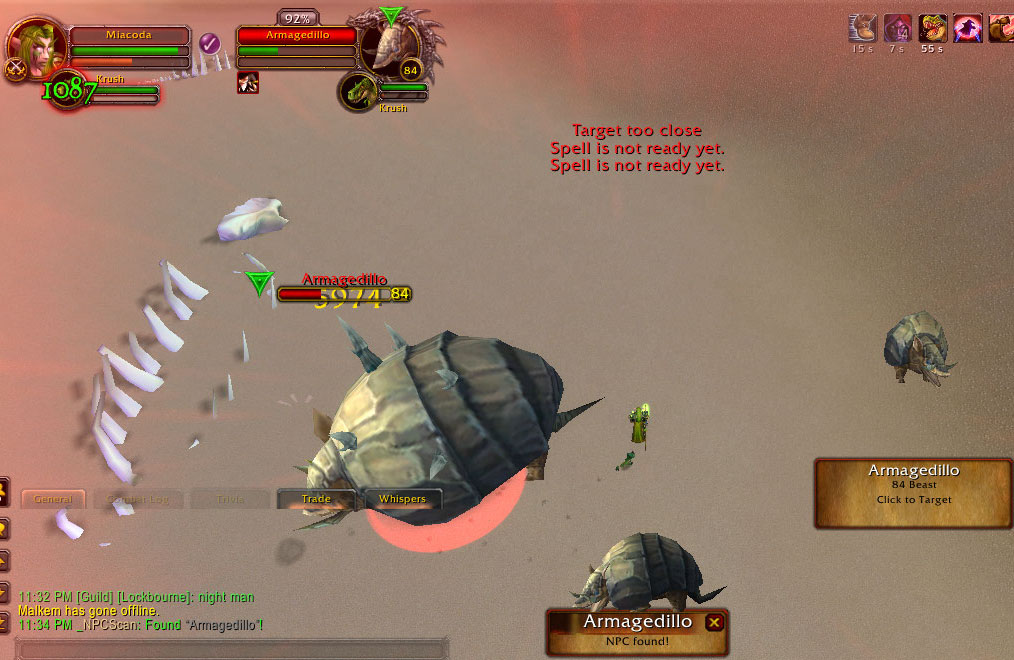Open the Trade chat tab
Image resolution: width=1014 pixels, height=660 pixels.
pos(316,499)
